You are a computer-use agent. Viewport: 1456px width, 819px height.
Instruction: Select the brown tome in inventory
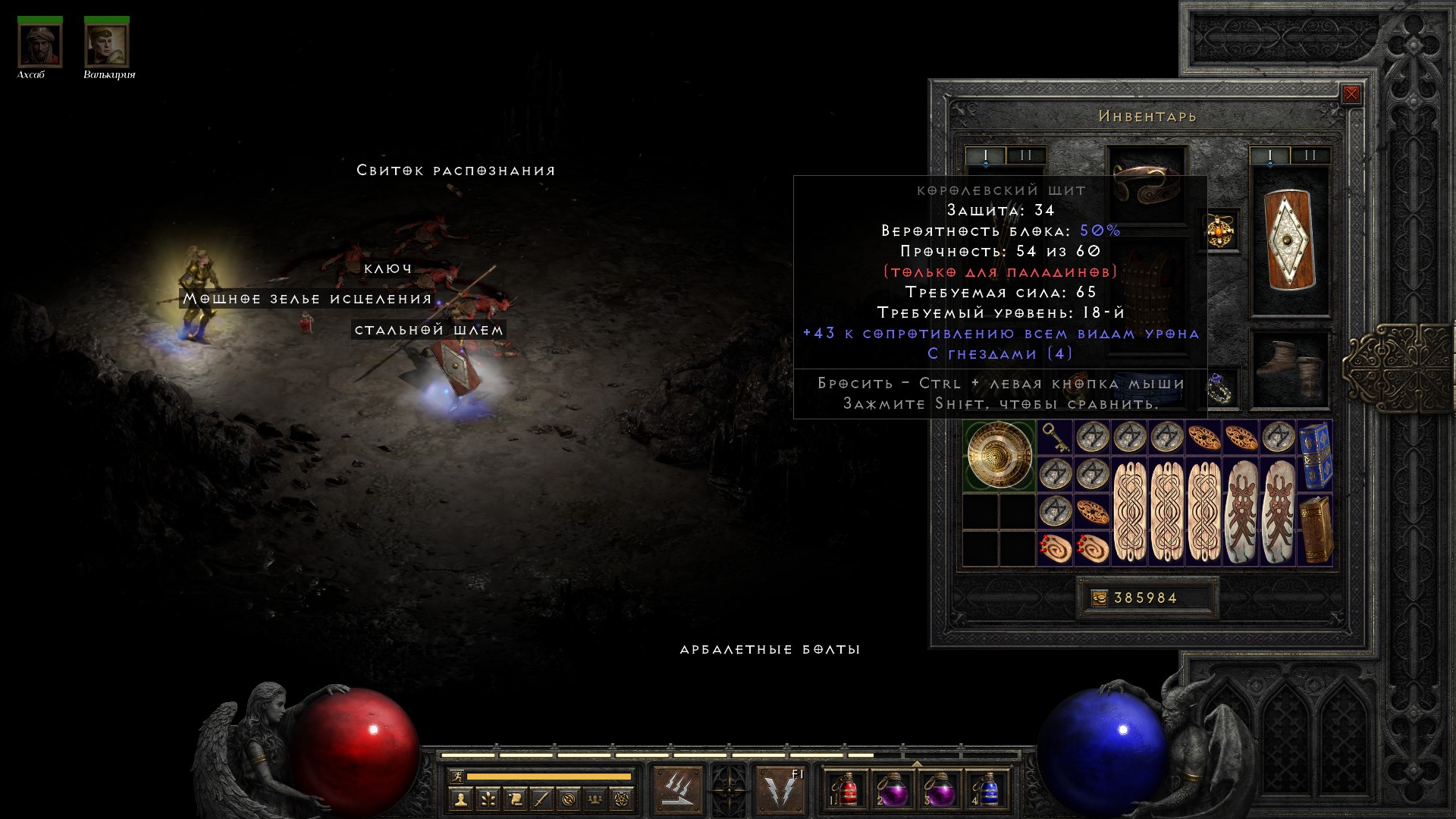1316,529
